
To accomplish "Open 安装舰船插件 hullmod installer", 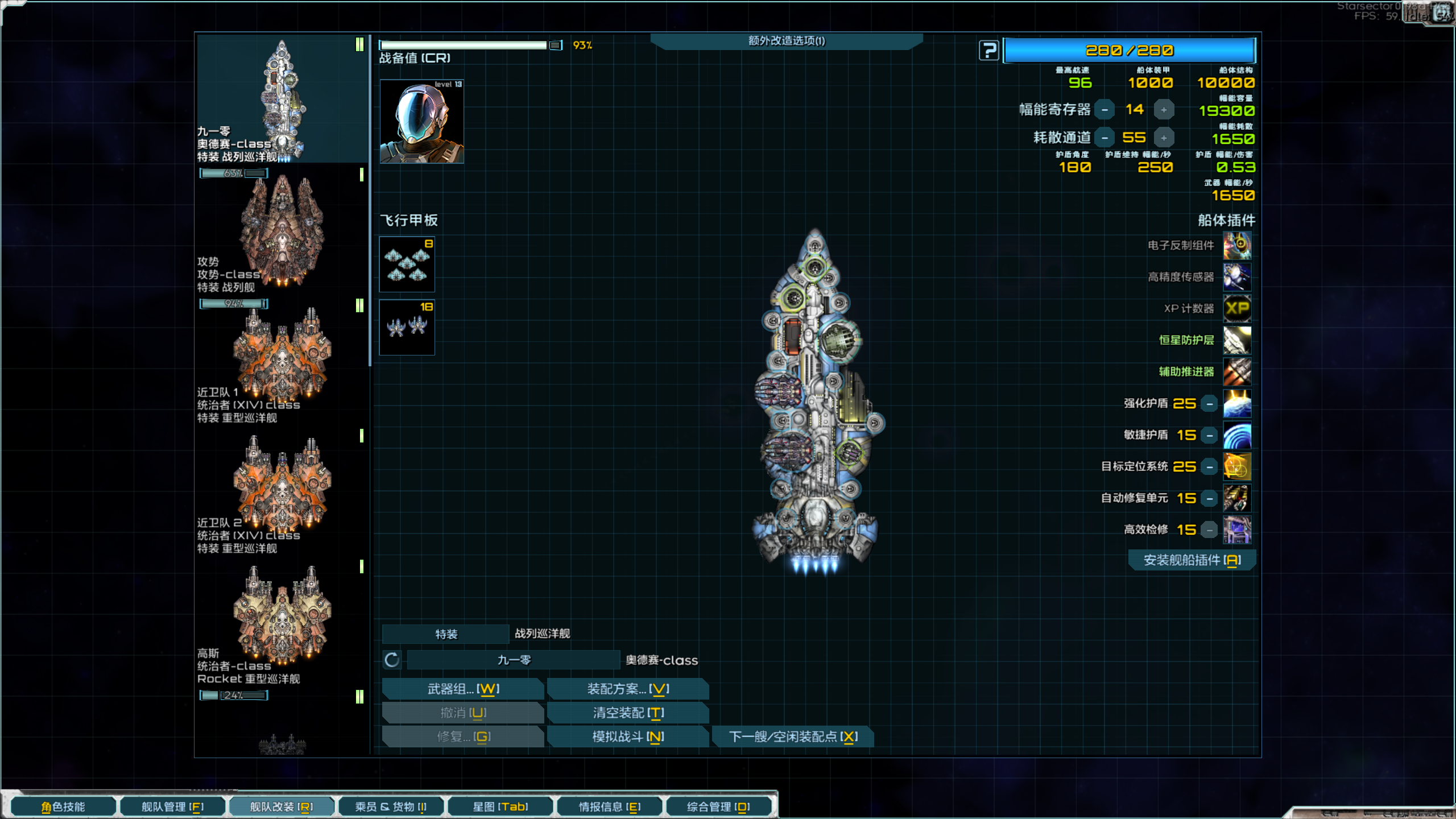I will coord(1192,560).
